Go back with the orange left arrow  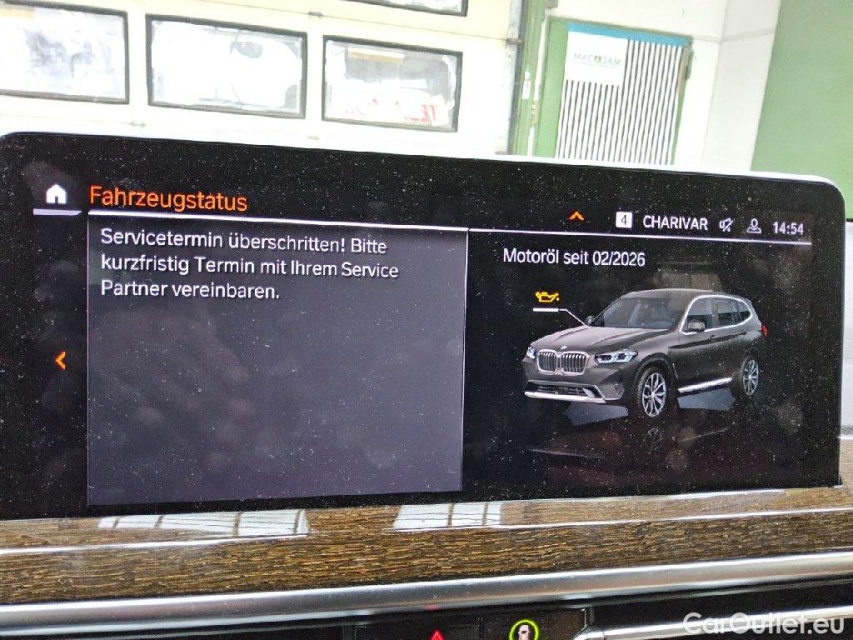click(x=60, y=360)
